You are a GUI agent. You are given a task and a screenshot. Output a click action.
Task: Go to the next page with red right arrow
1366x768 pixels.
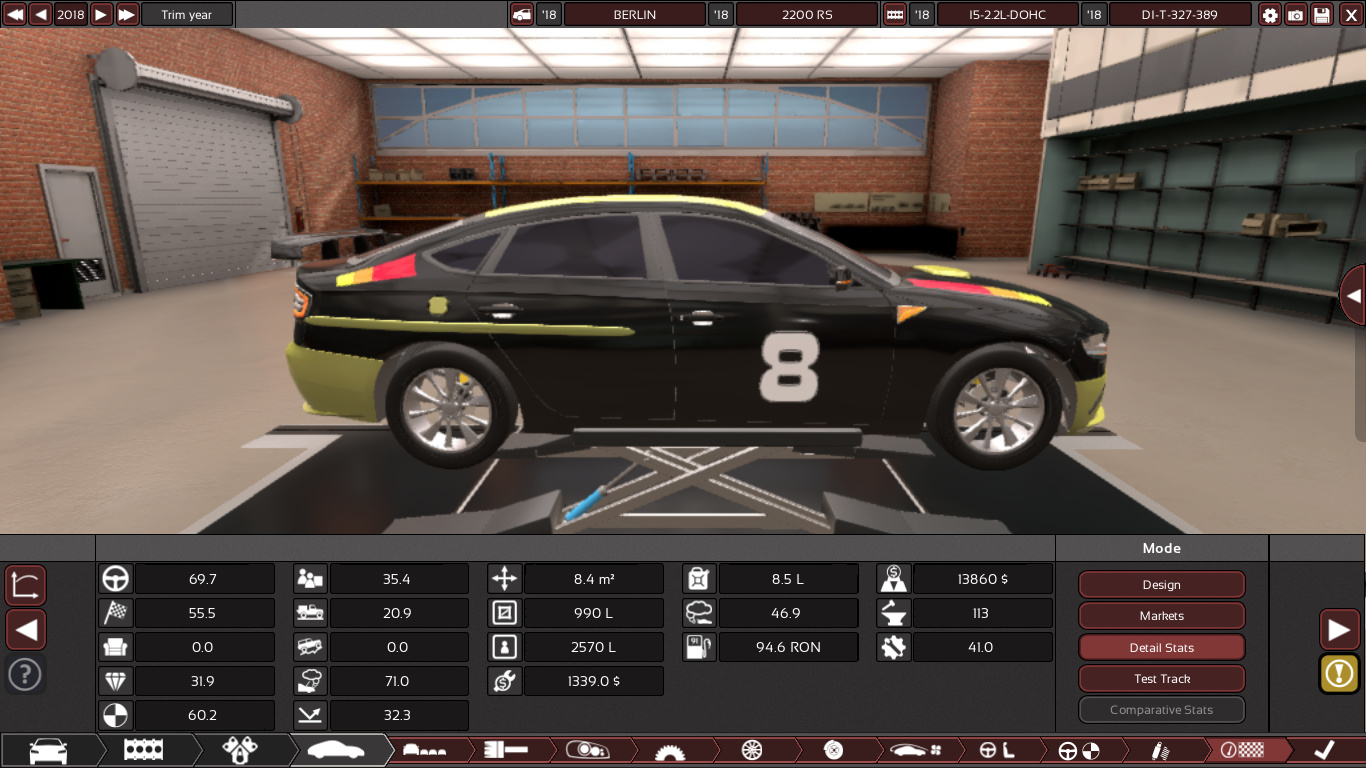(1338, 629)
